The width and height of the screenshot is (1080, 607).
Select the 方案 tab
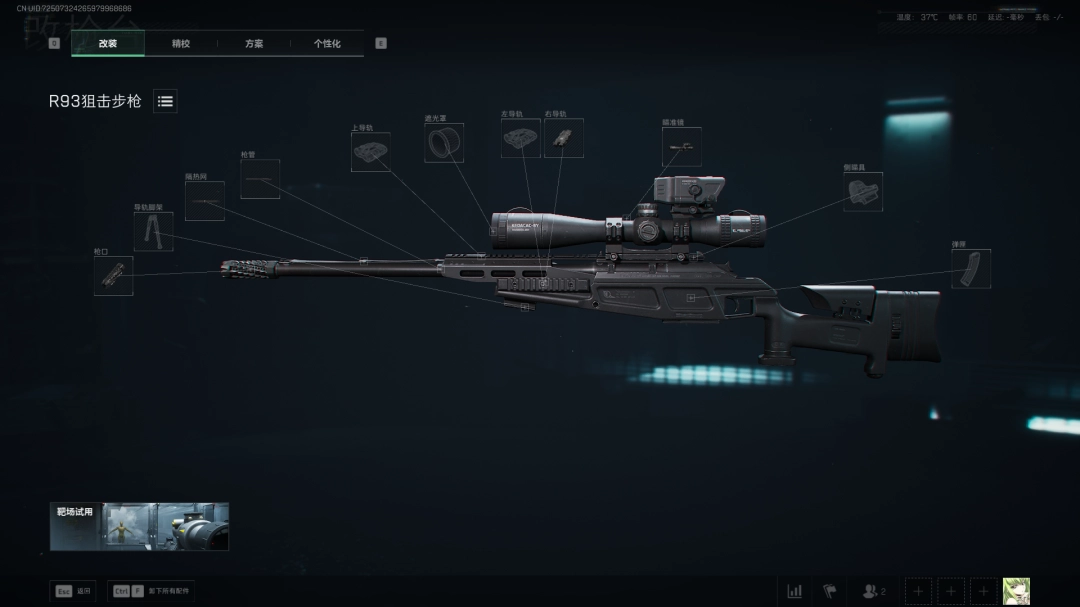point(254,44)
